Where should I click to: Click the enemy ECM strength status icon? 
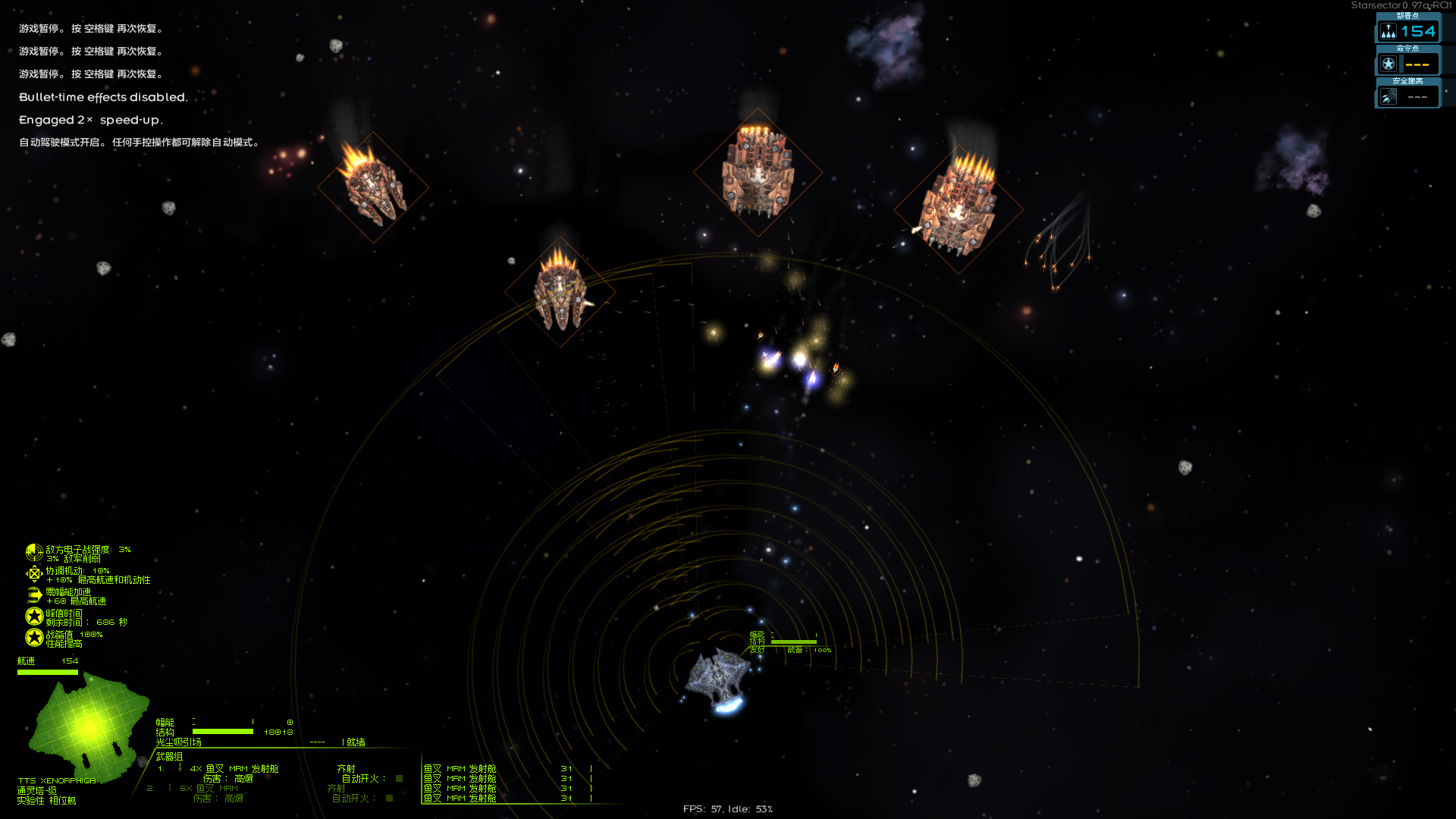tap(33, 553)
